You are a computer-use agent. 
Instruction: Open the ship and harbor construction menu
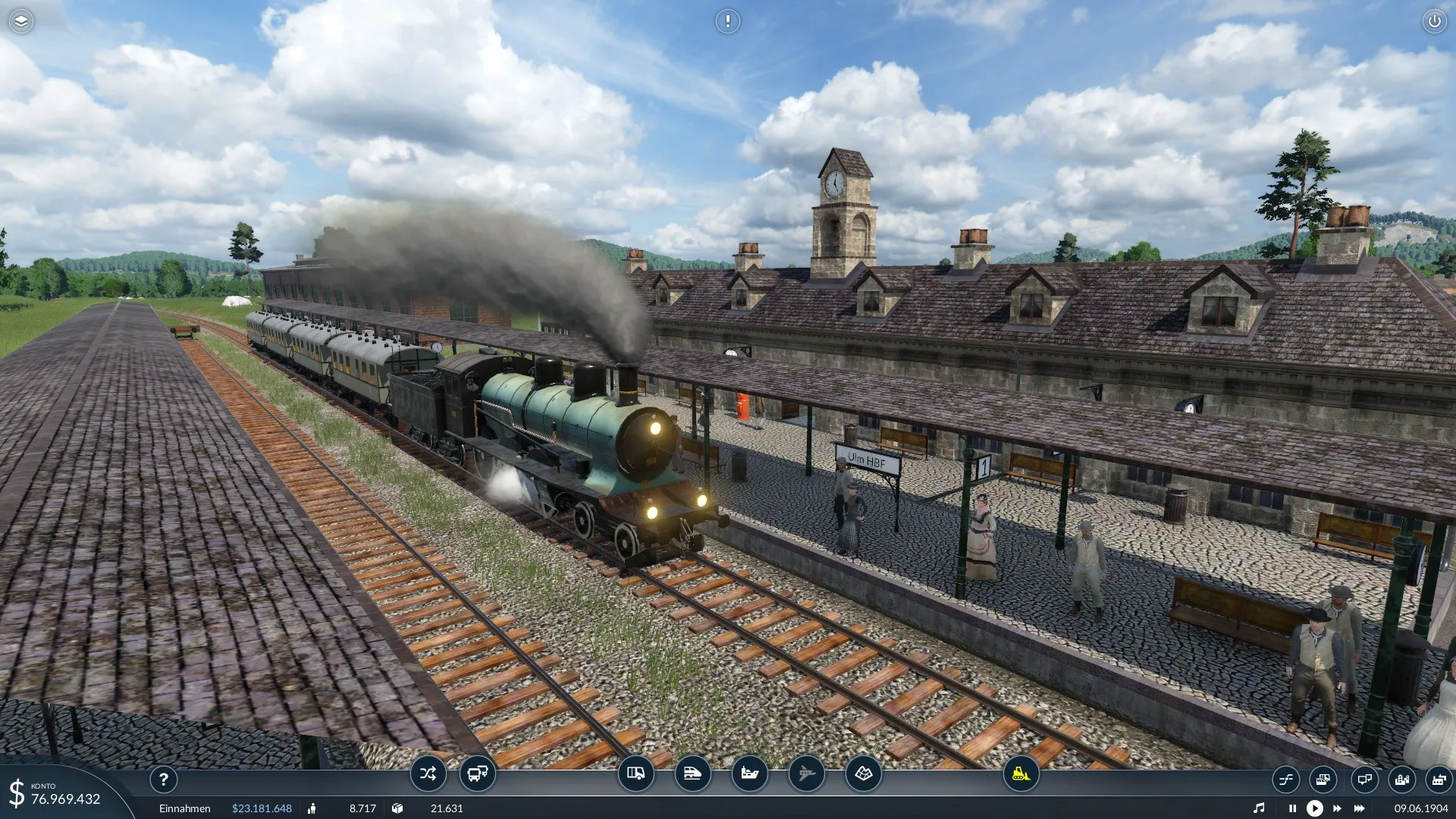coord(749,774)
